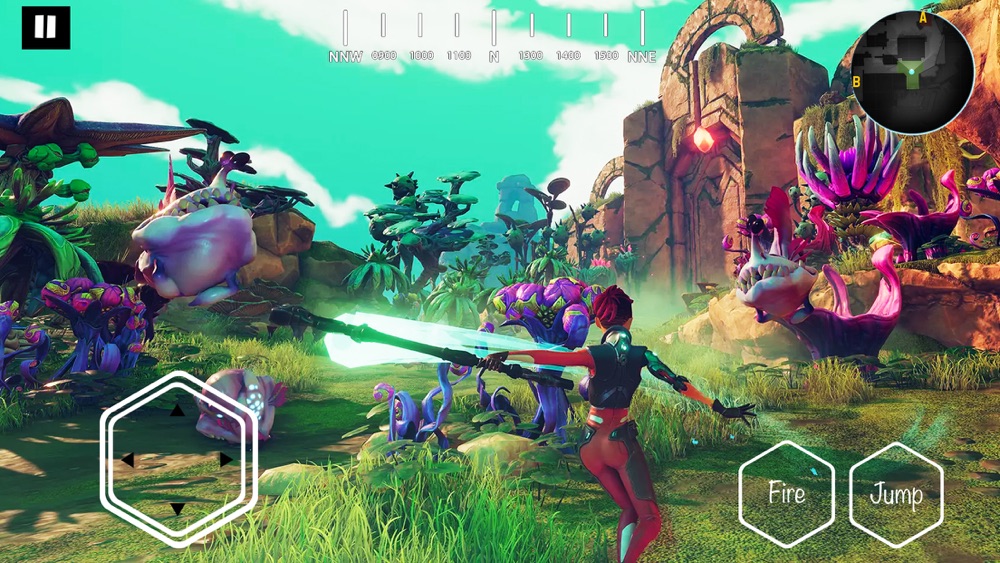Pause the game with the pause button

tap(46, 28)
